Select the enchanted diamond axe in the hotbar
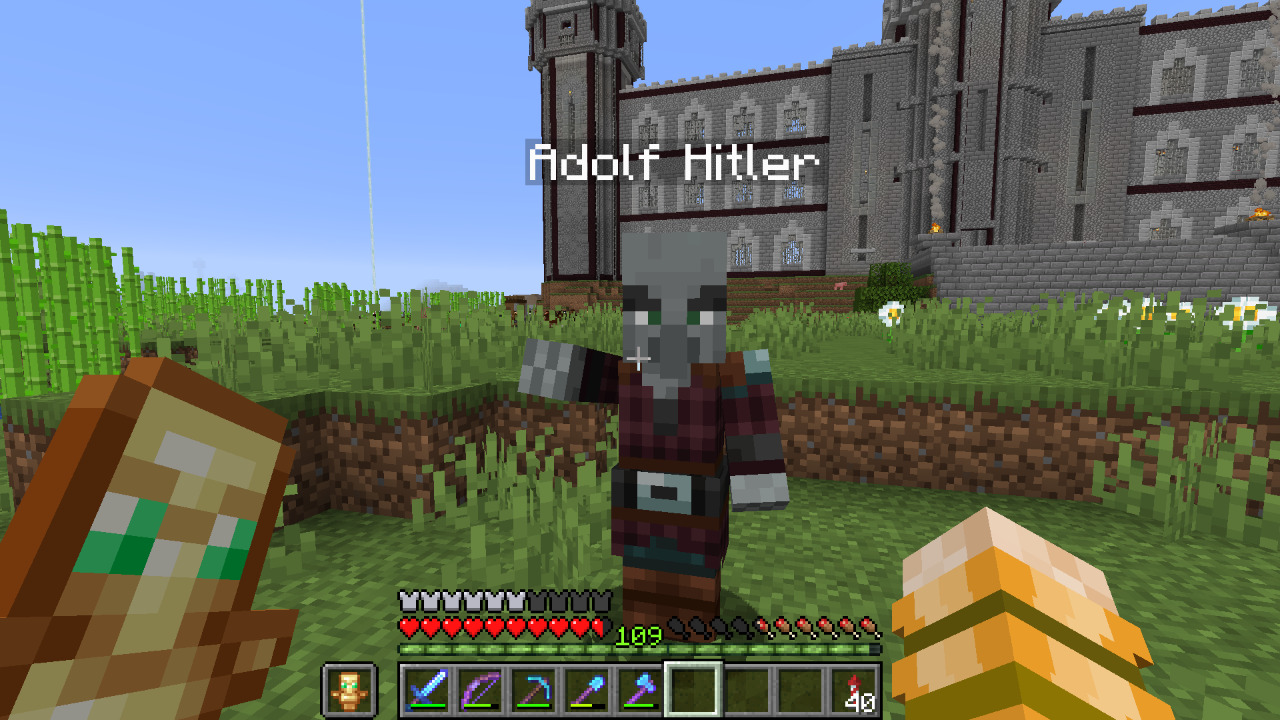Viewport: 1280px width, 720px height. click(x=639, y=690)
